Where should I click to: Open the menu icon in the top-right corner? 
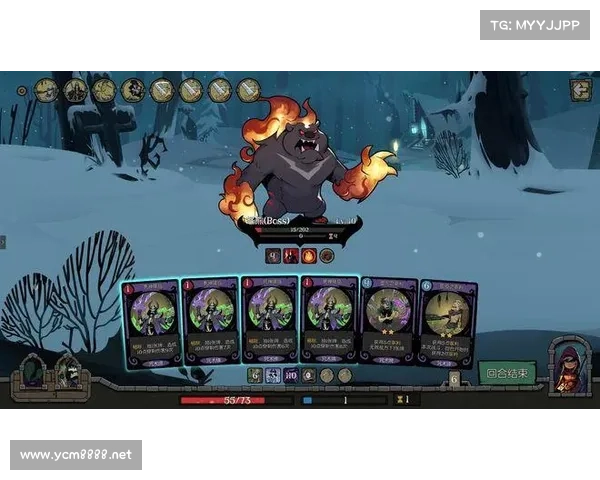point(581,90)
